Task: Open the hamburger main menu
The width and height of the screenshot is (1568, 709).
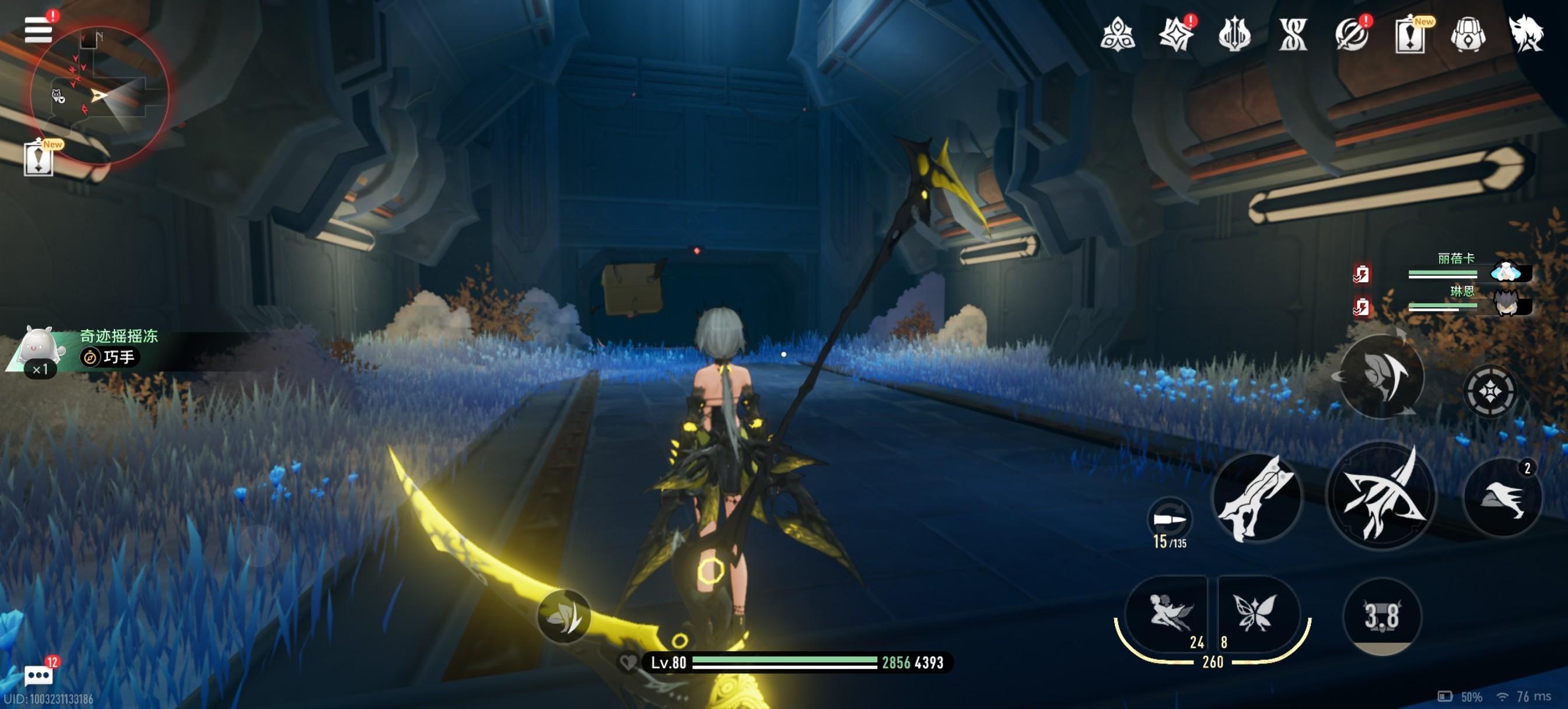Action: pos(38,30)
